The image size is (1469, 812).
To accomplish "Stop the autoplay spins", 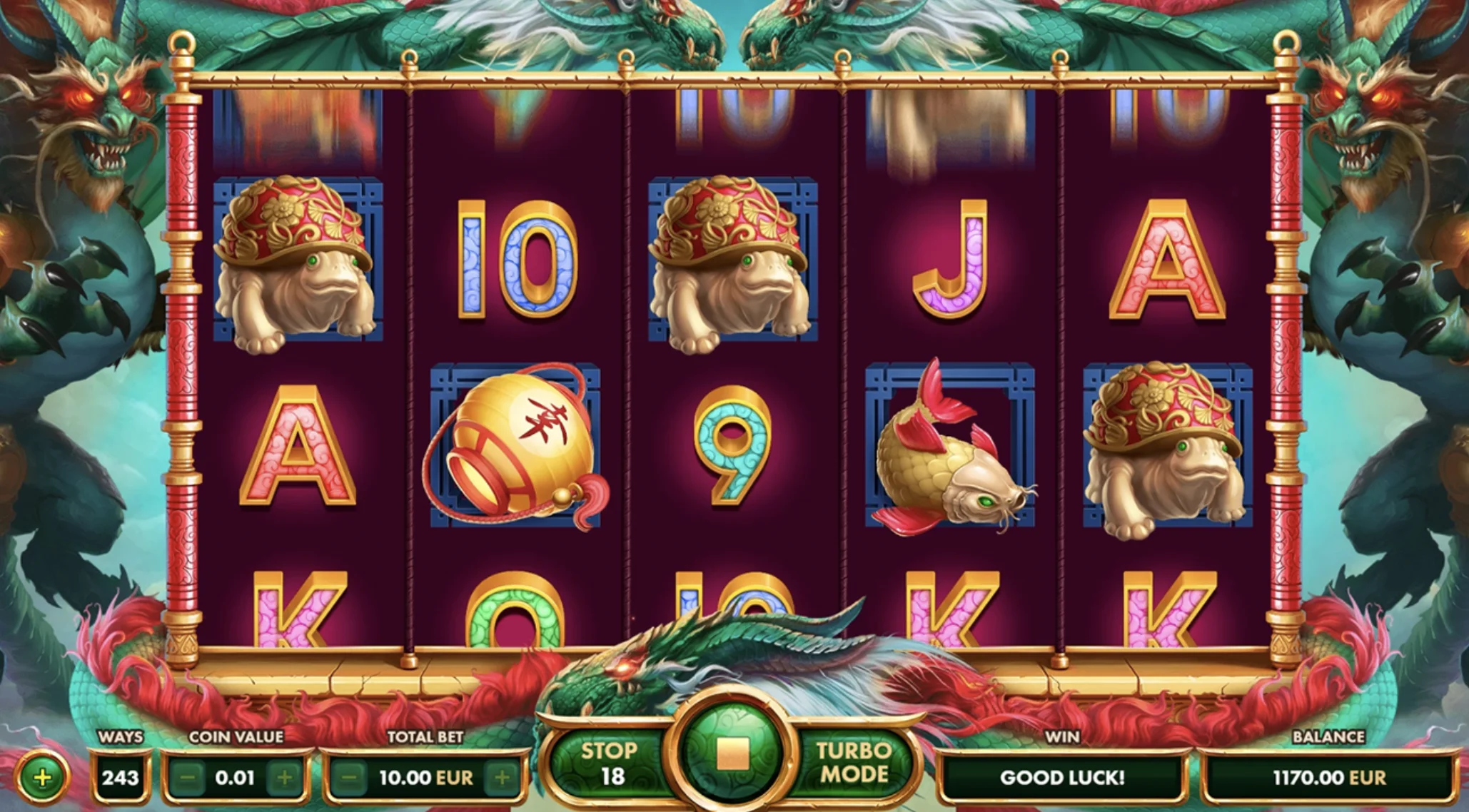I will 609,763.
